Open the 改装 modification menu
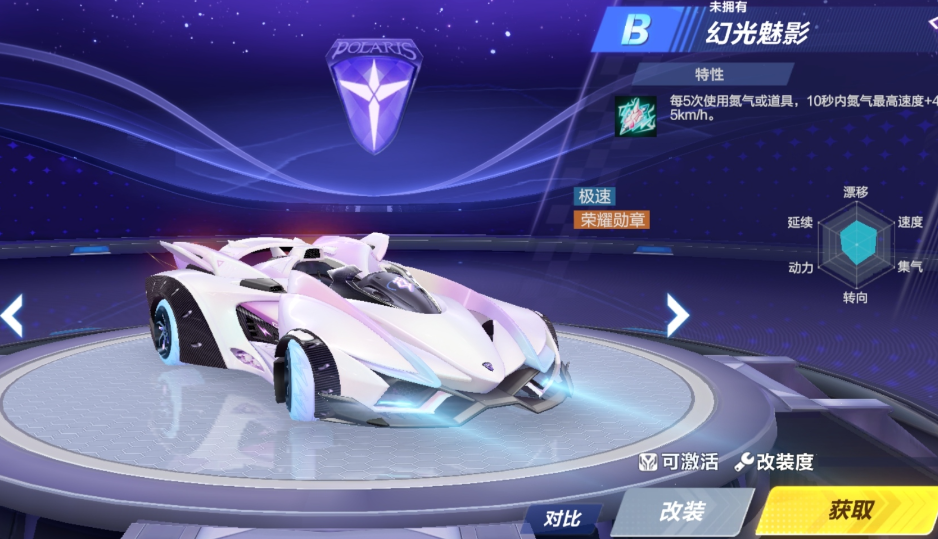 pyautogui.click(x=681, y=511)
